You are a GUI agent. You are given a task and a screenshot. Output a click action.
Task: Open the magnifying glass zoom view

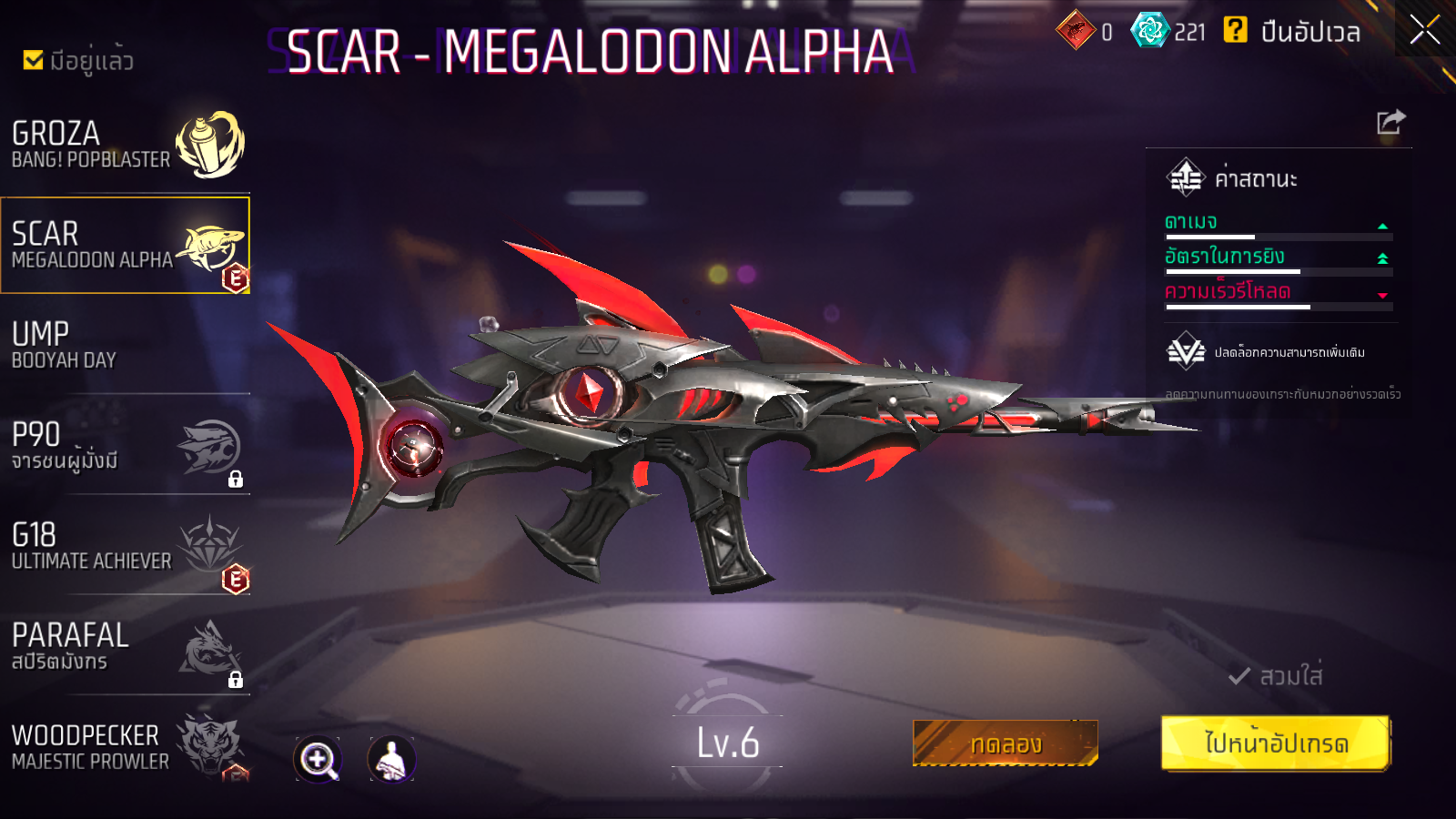pyautogui.click(x=318, y=759)
